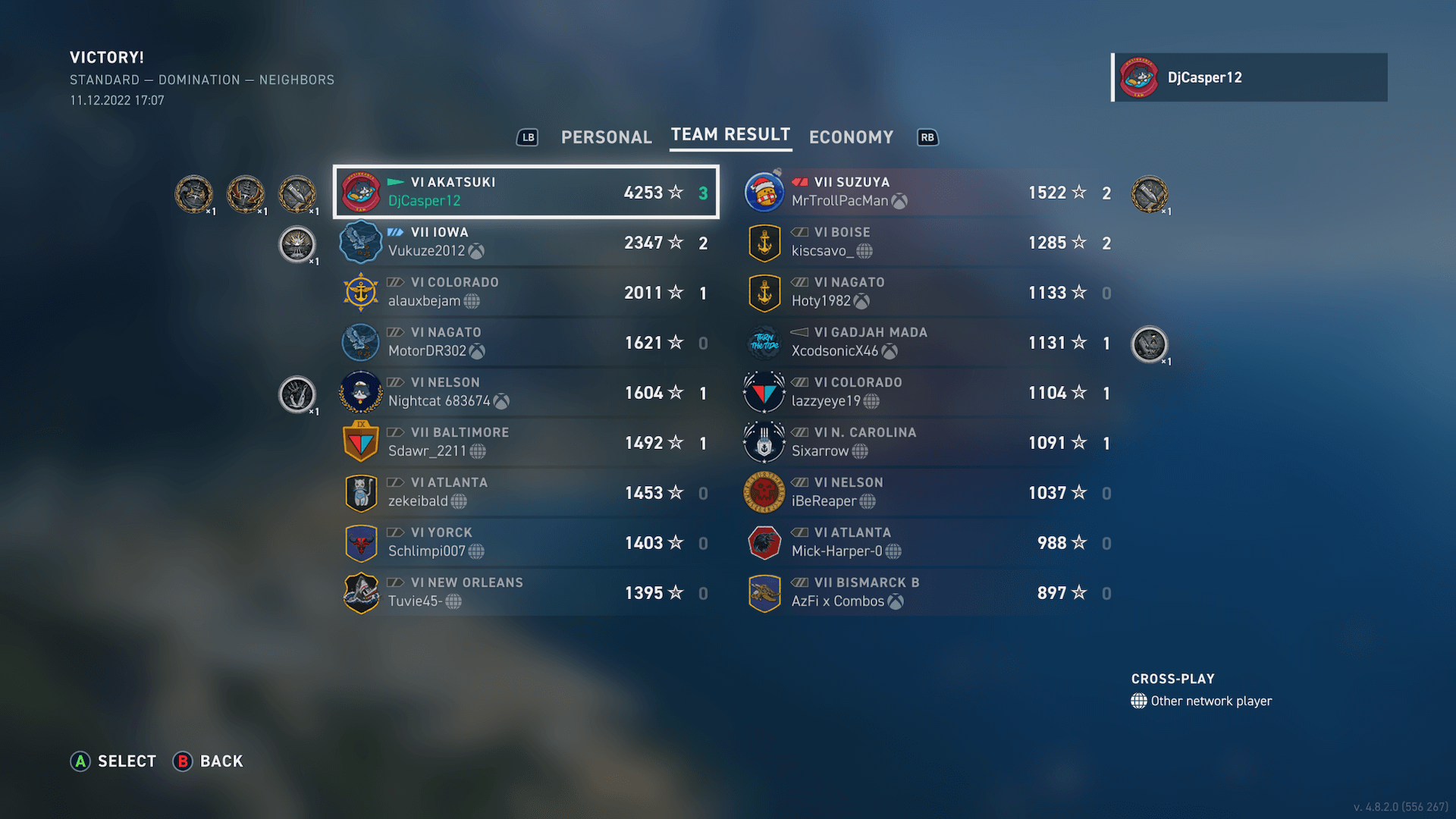The width and height of the screenshot is (1456, 819).
Task: Click the Xbox icon beside MrTrollPacMan
Action: (x=899, y=201)
